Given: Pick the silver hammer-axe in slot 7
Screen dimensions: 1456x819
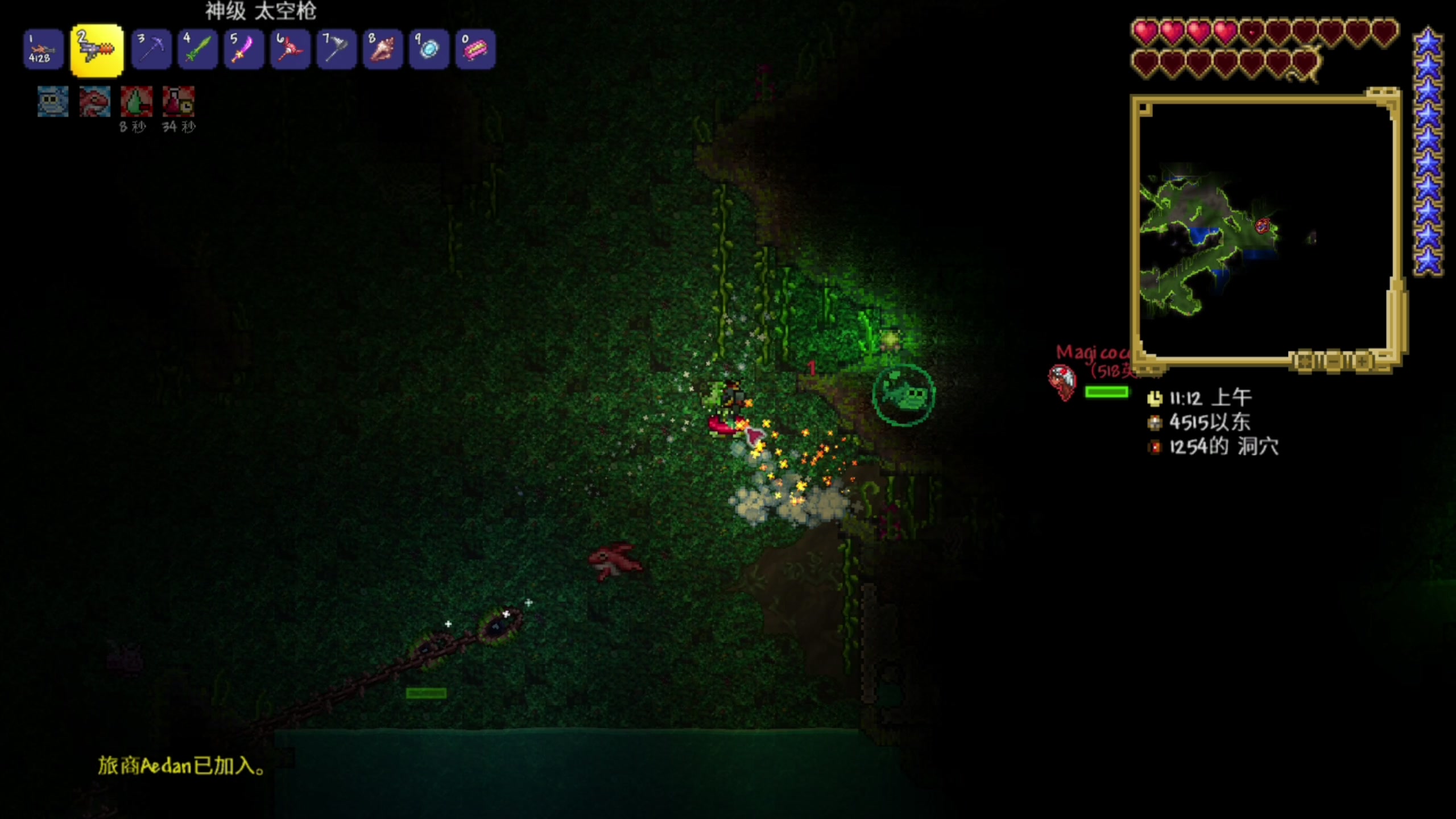Looking at the screenshot, I should 336,50.
